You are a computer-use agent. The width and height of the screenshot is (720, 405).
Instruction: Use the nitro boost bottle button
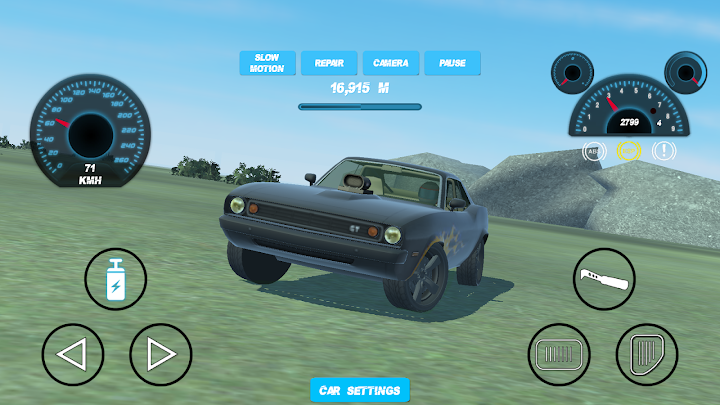click(x=115, y=278)
